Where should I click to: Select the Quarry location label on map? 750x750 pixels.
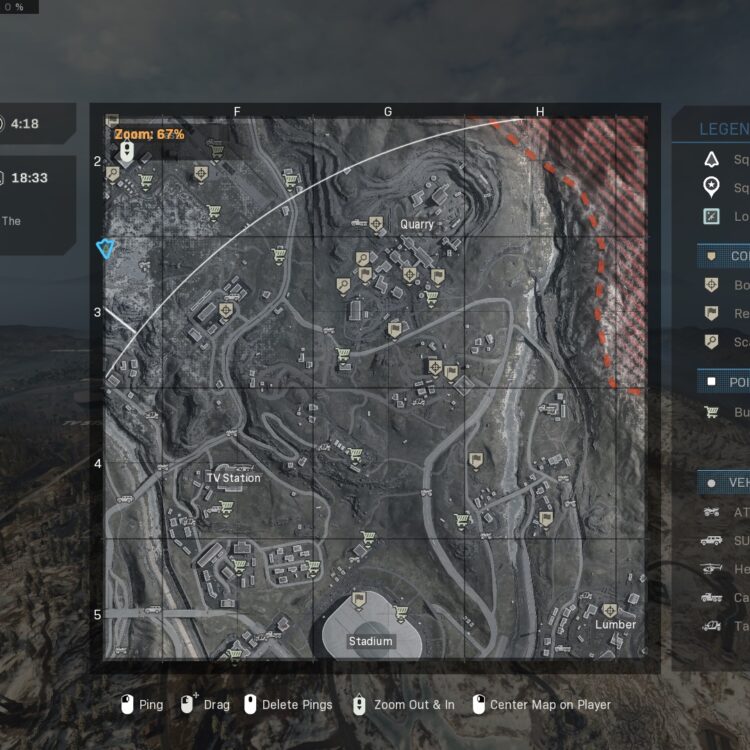[x=417, y=224]
